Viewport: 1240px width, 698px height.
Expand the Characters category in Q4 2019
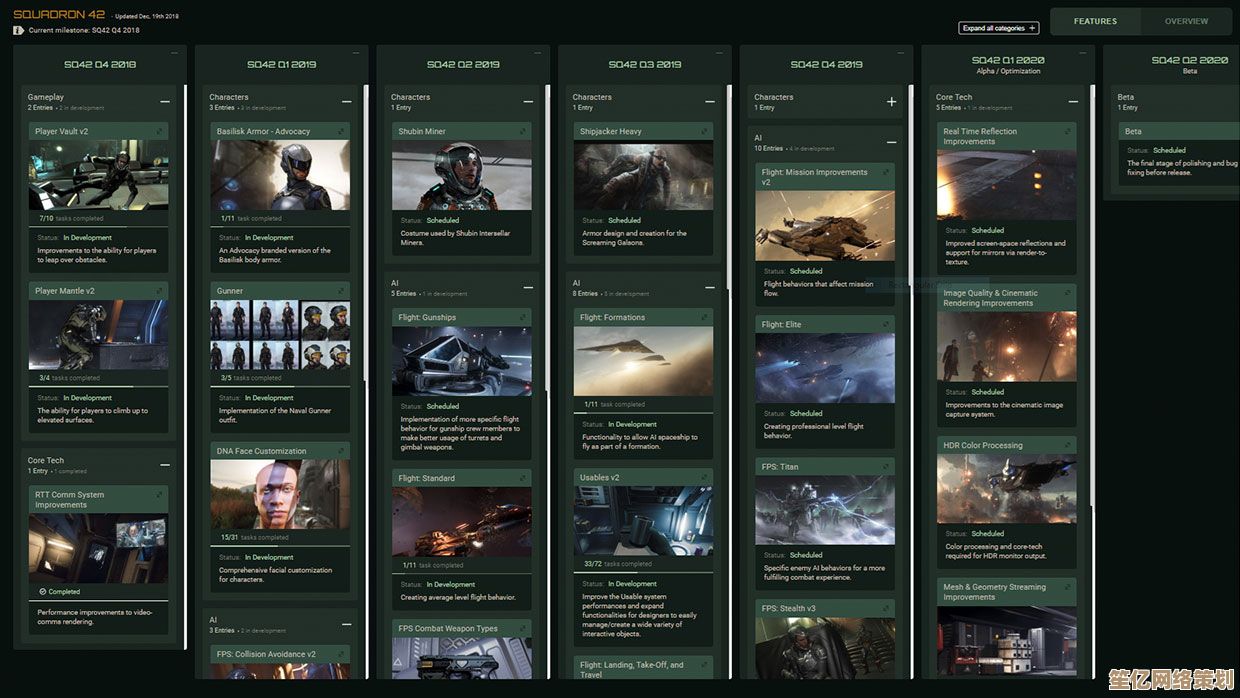coord(891,101)
